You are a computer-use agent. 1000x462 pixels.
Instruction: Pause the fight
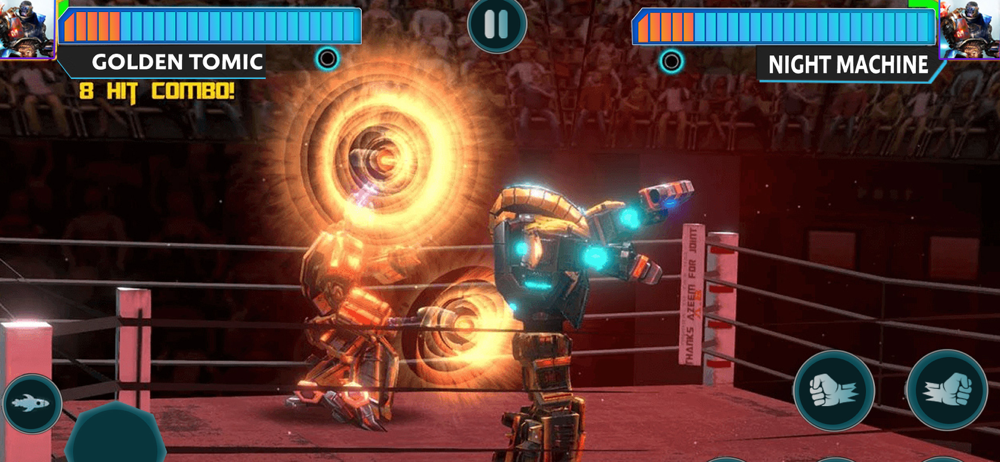click(x=497, y=24)
